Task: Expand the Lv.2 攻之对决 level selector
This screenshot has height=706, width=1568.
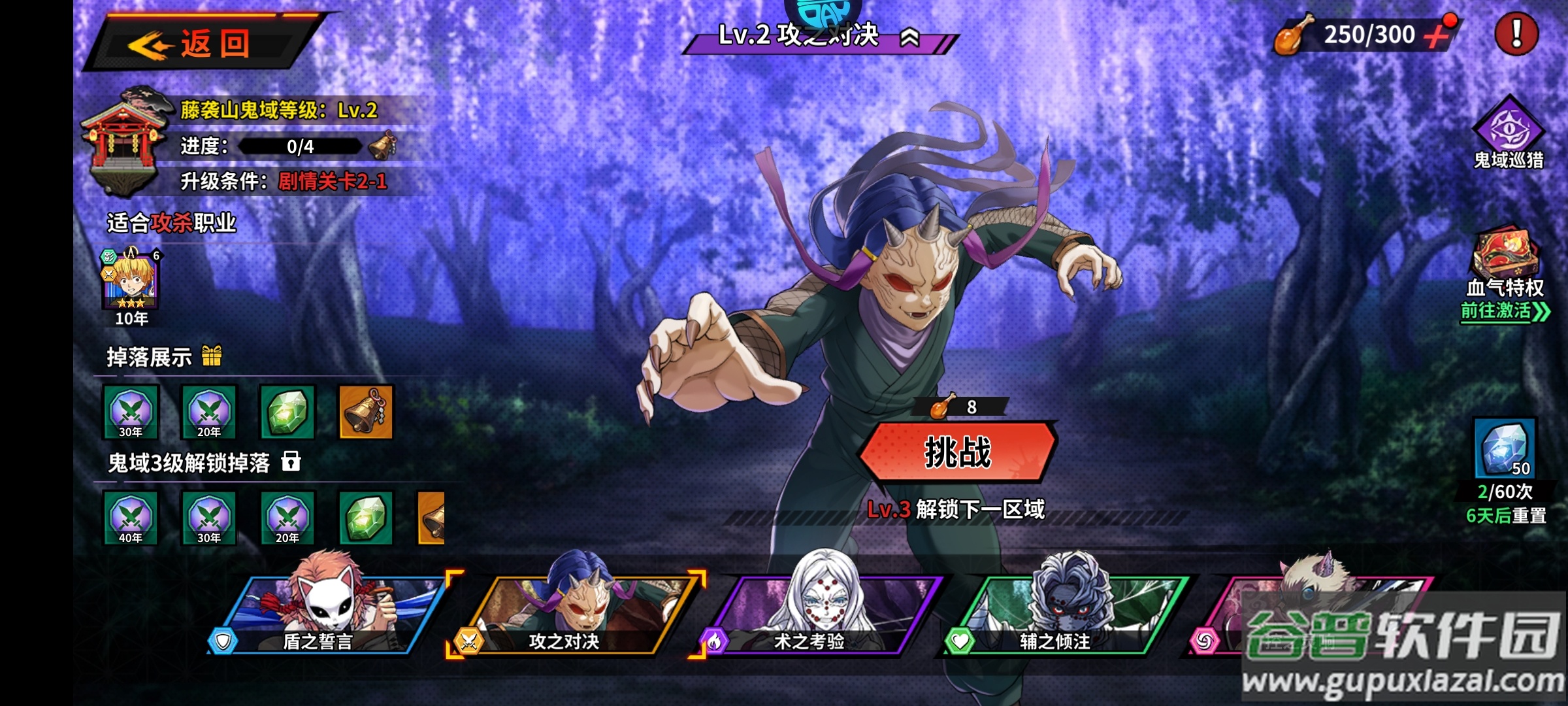Action: pos(910,38)
